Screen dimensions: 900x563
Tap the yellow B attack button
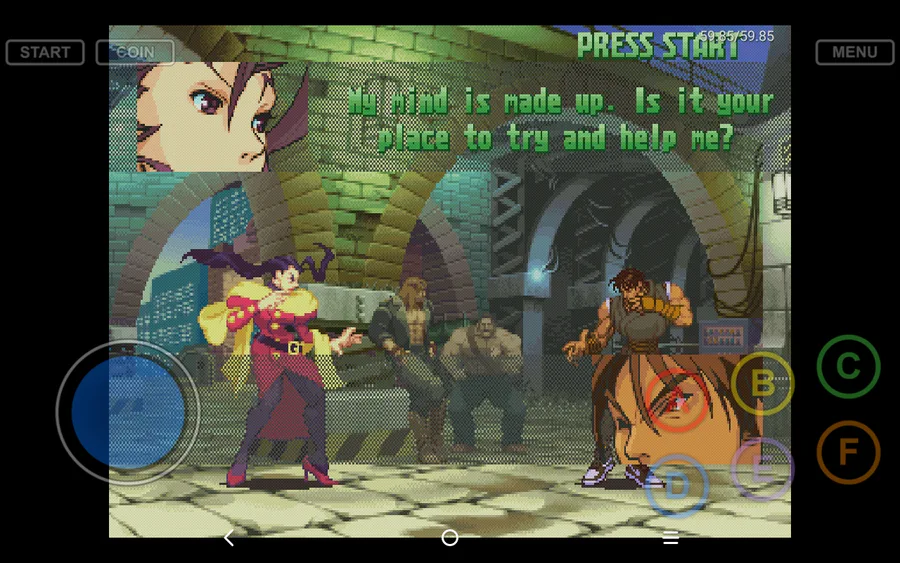[x=762, y=383]
